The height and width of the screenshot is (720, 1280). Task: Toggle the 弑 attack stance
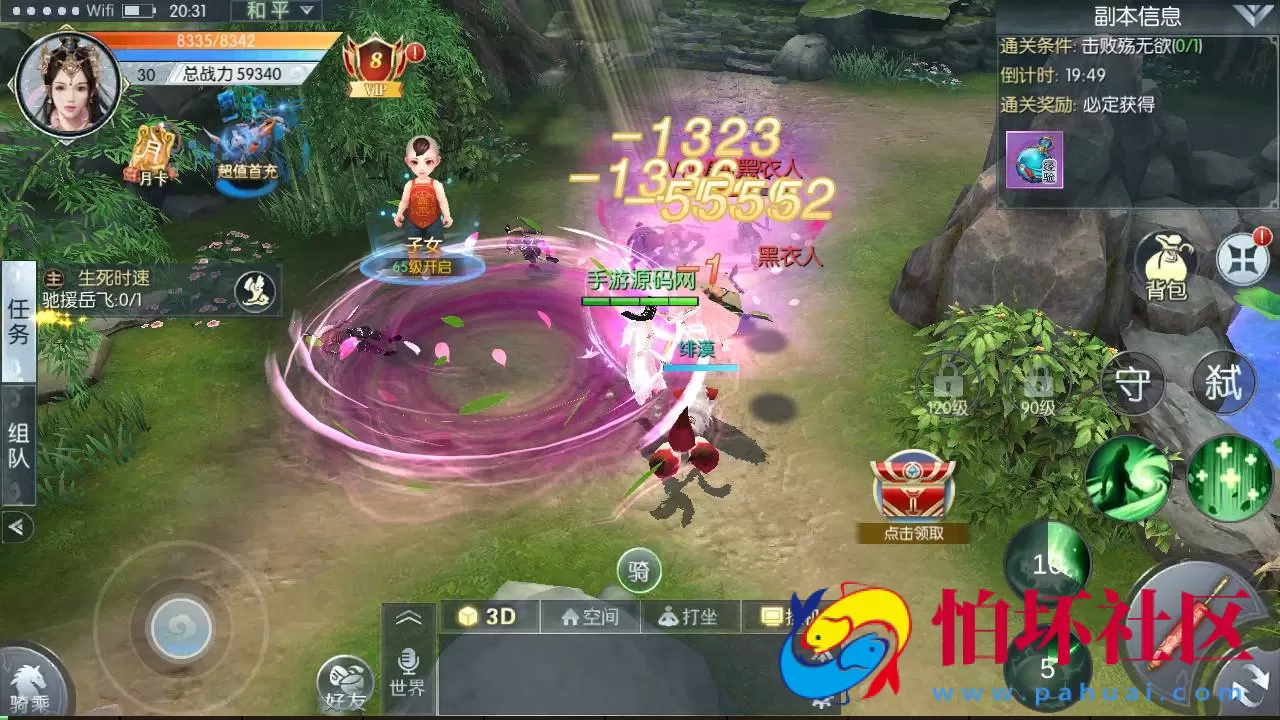point(1222,385)
